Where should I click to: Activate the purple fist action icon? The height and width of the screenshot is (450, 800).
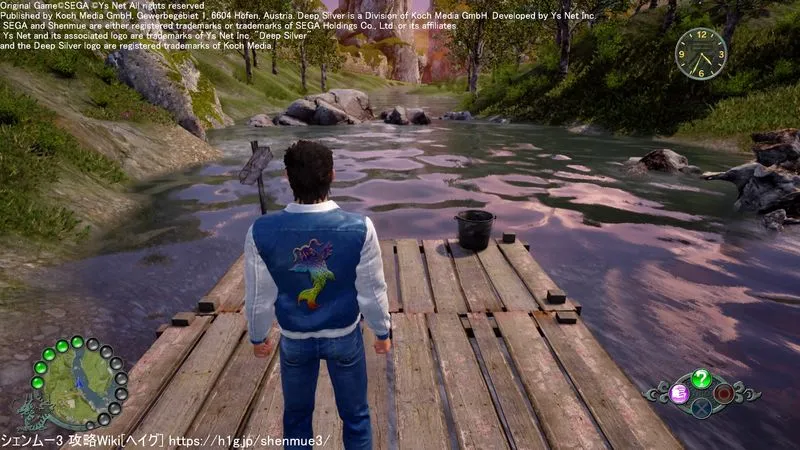coord(678,392)
